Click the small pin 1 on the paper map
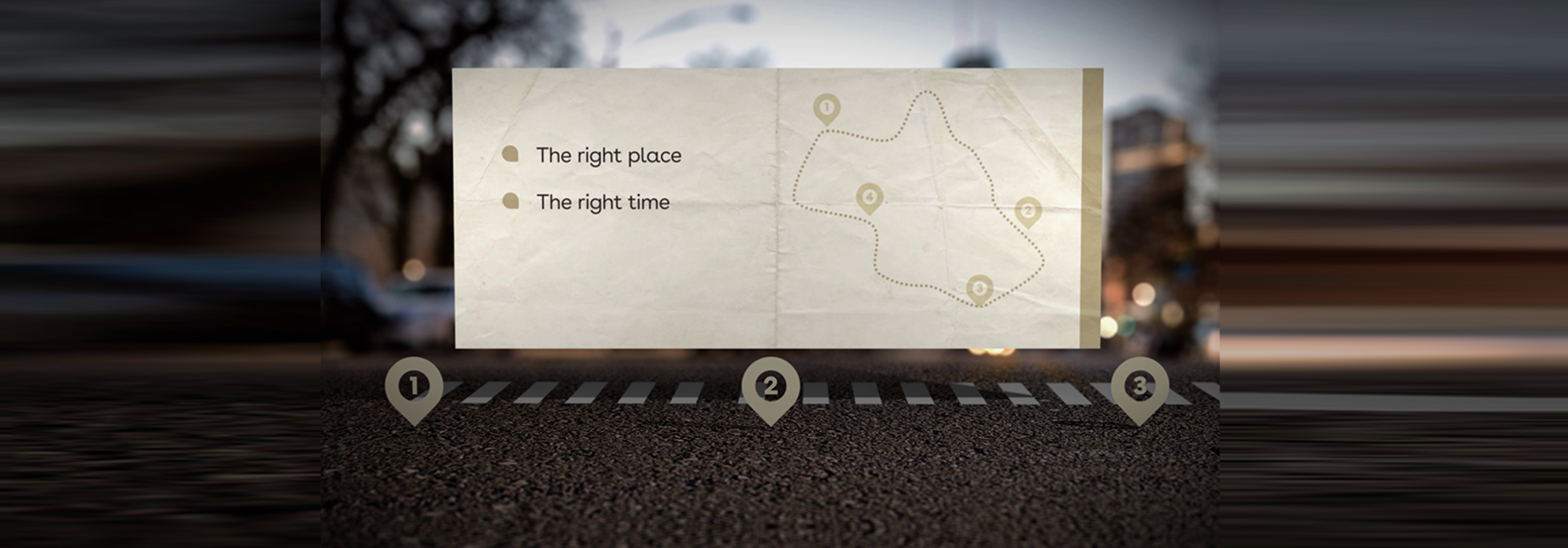 click(x=826, y=108)
